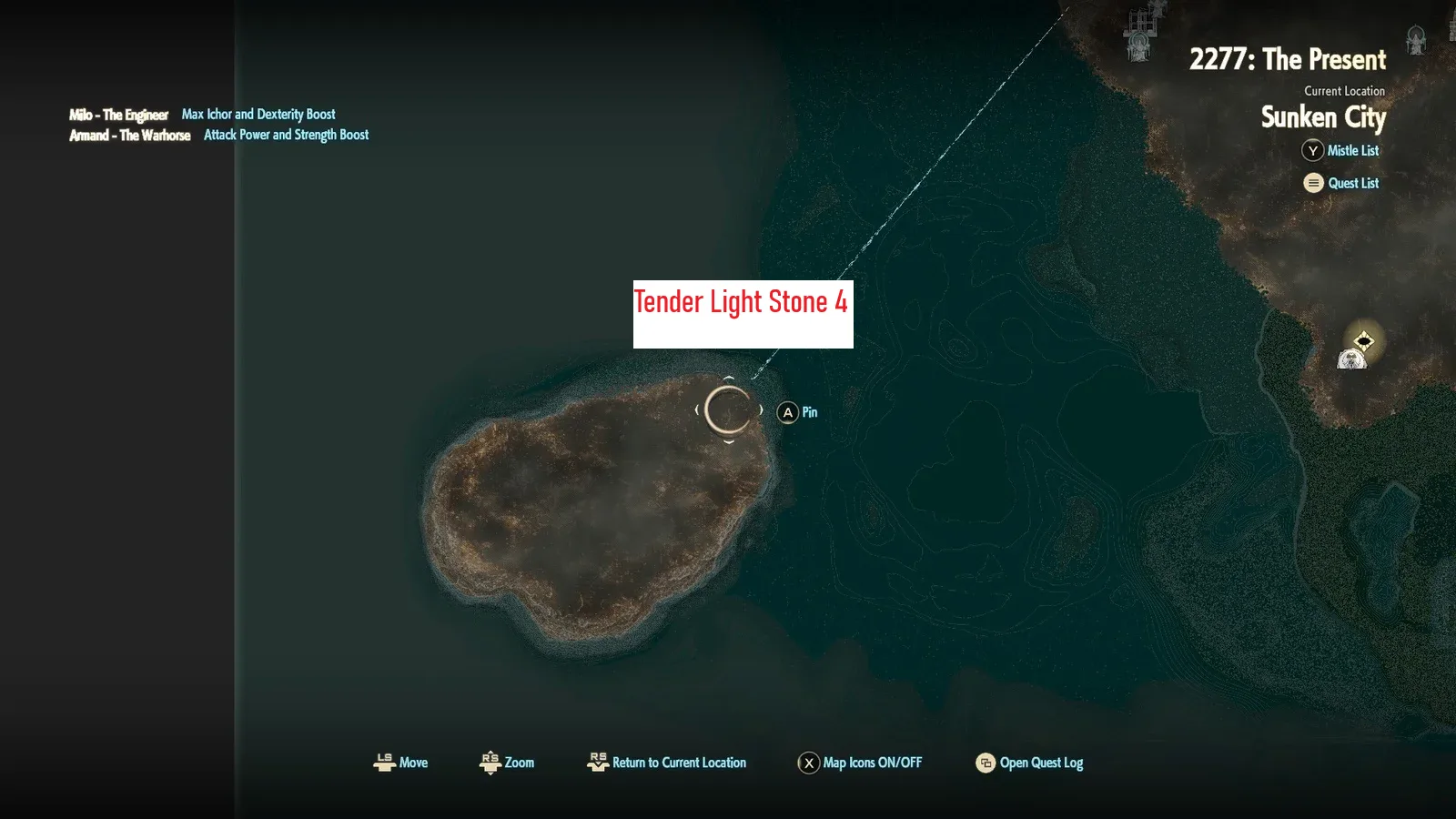This screenshot has height=819, width=1456.
Task: Select the glowing yellow diamond objective marker
Action: 1363,341
